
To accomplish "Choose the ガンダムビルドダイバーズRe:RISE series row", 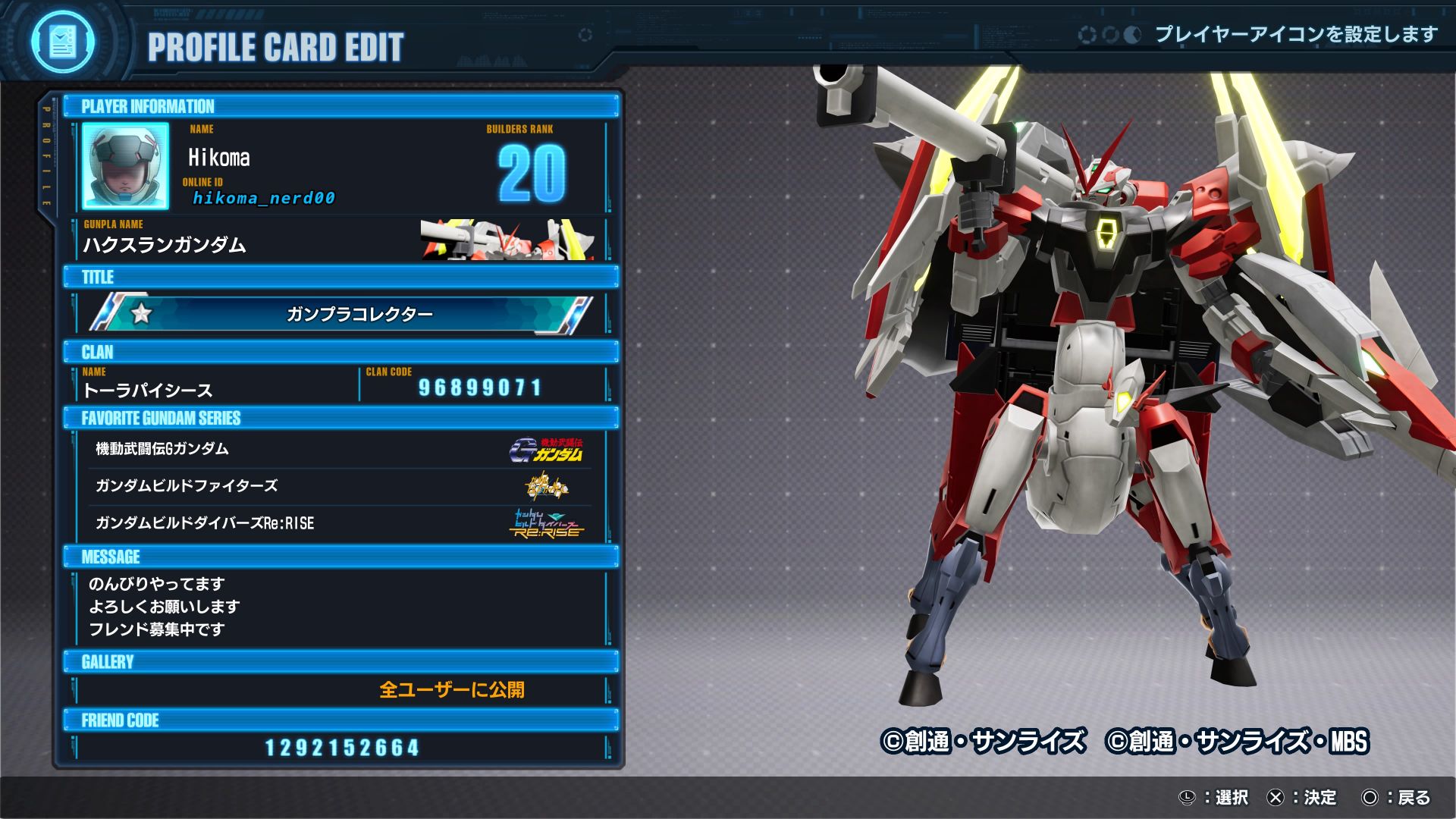I will point(339,523).
